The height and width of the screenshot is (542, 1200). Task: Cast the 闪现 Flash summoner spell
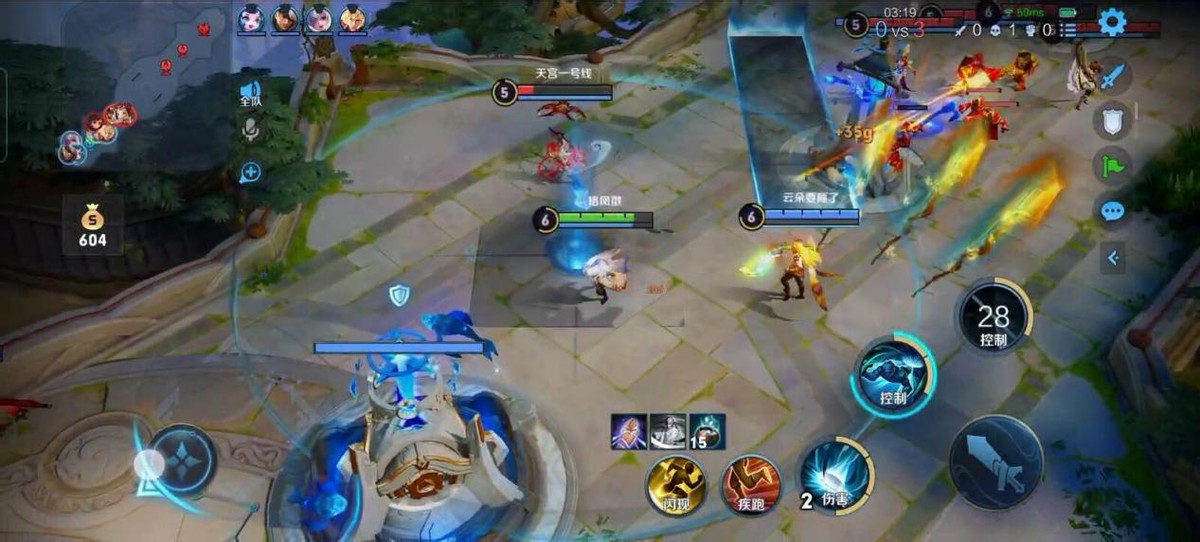pos(676,485)
